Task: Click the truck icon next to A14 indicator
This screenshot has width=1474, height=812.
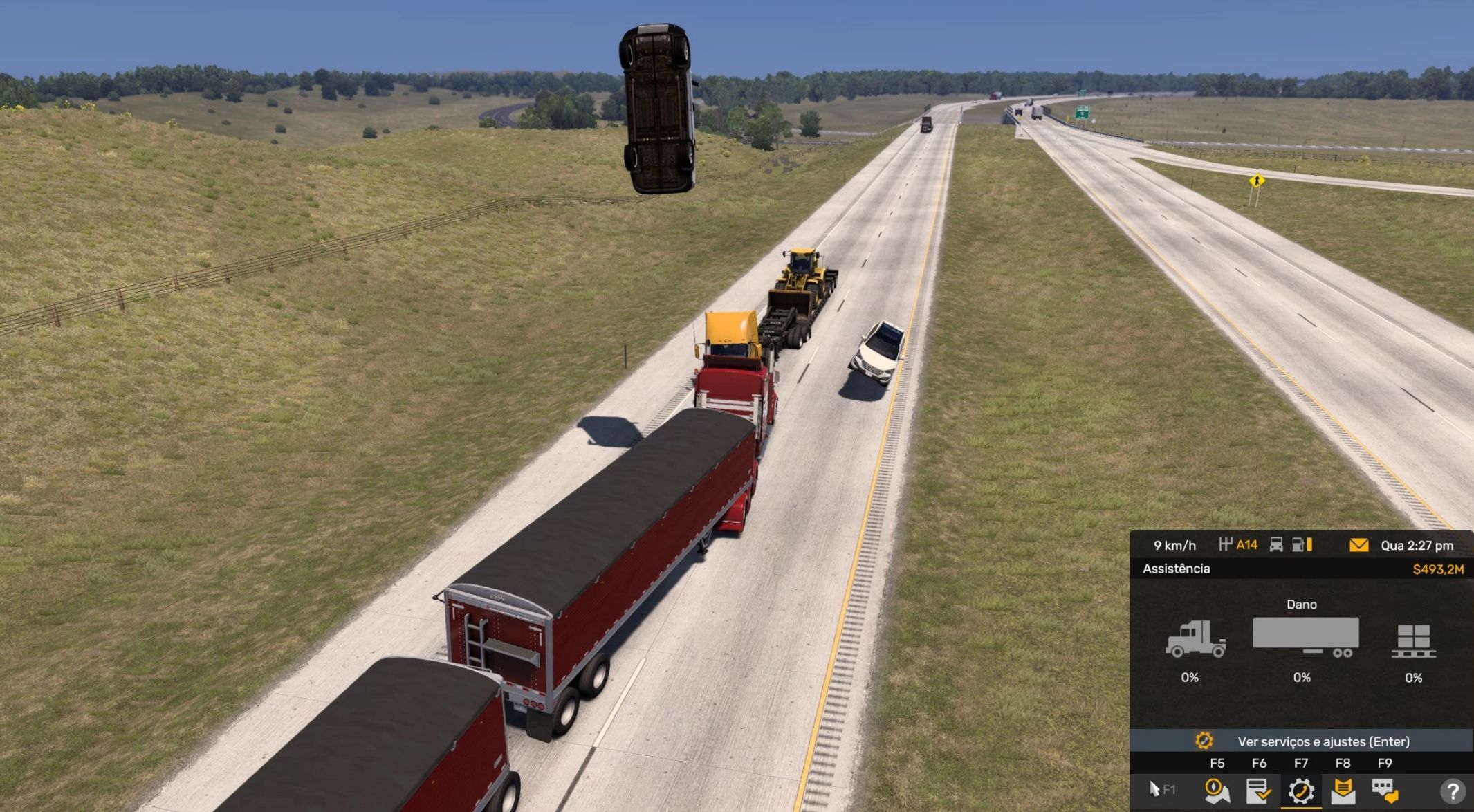Action: click(x=1276, y=546)
